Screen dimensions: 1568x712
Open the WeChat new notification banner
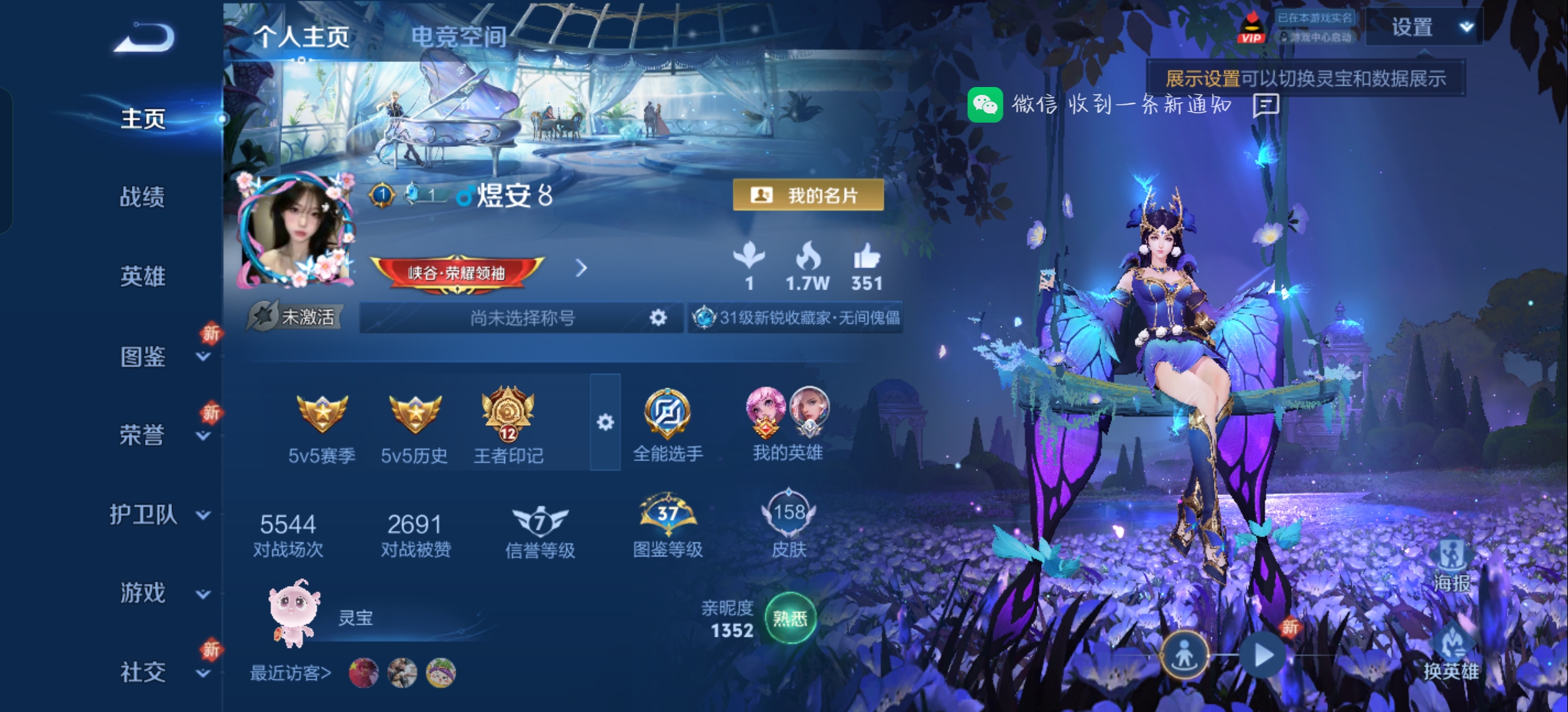[1121, 105]
